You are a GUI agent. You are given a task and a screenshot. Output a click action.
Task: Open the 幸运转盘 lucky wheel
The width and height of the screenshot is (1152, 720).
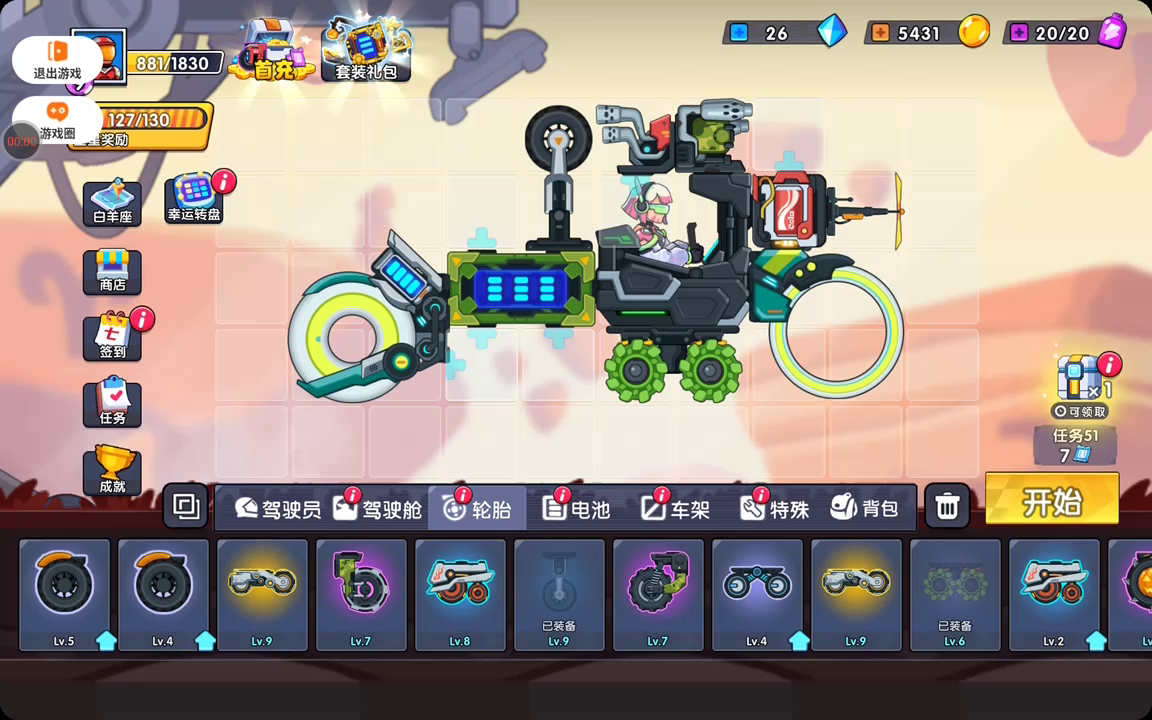[x=194, y=198]
